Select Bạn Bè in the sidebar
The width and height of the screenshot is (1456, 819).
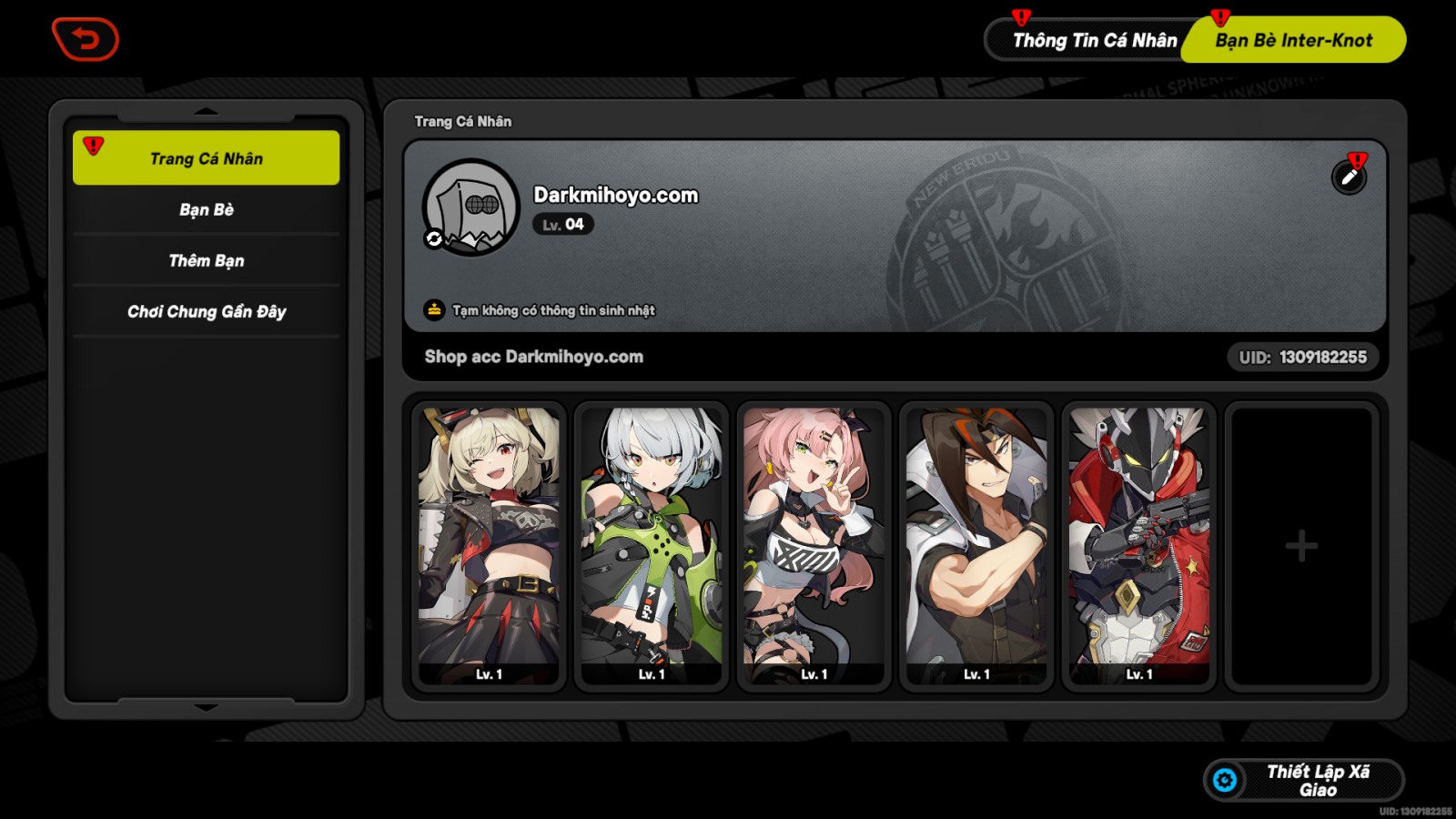(206, 209)
